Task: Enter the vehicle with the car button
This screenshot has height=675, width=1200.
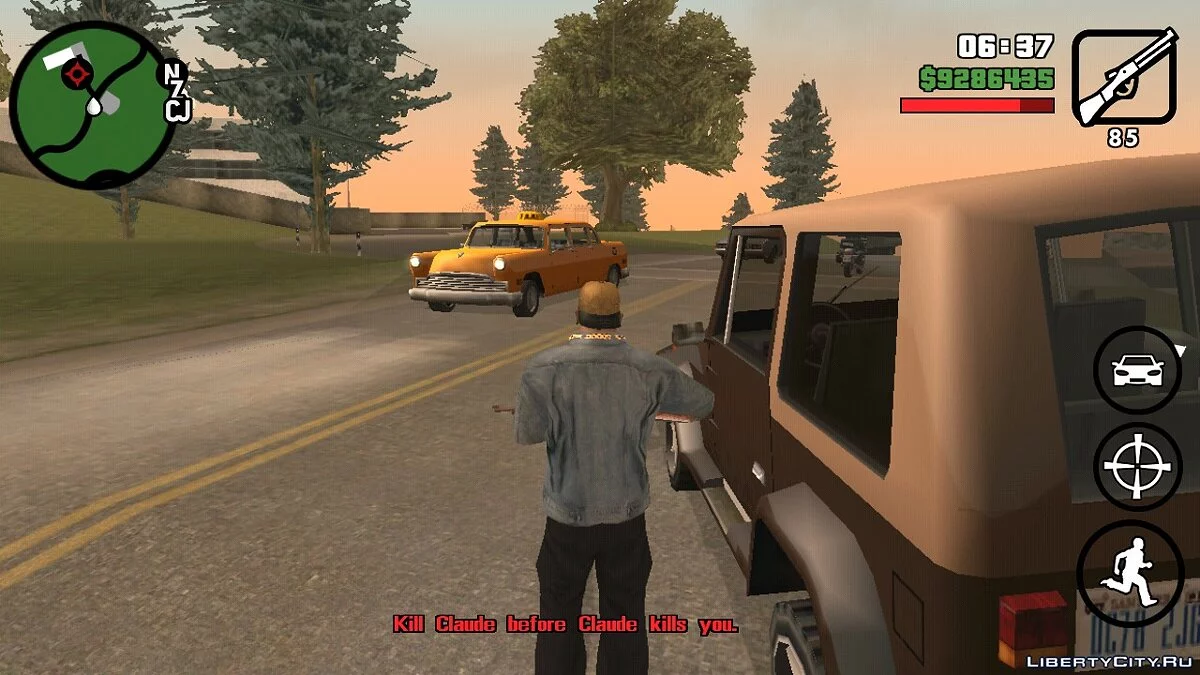Action: (x=1138, y=372)
